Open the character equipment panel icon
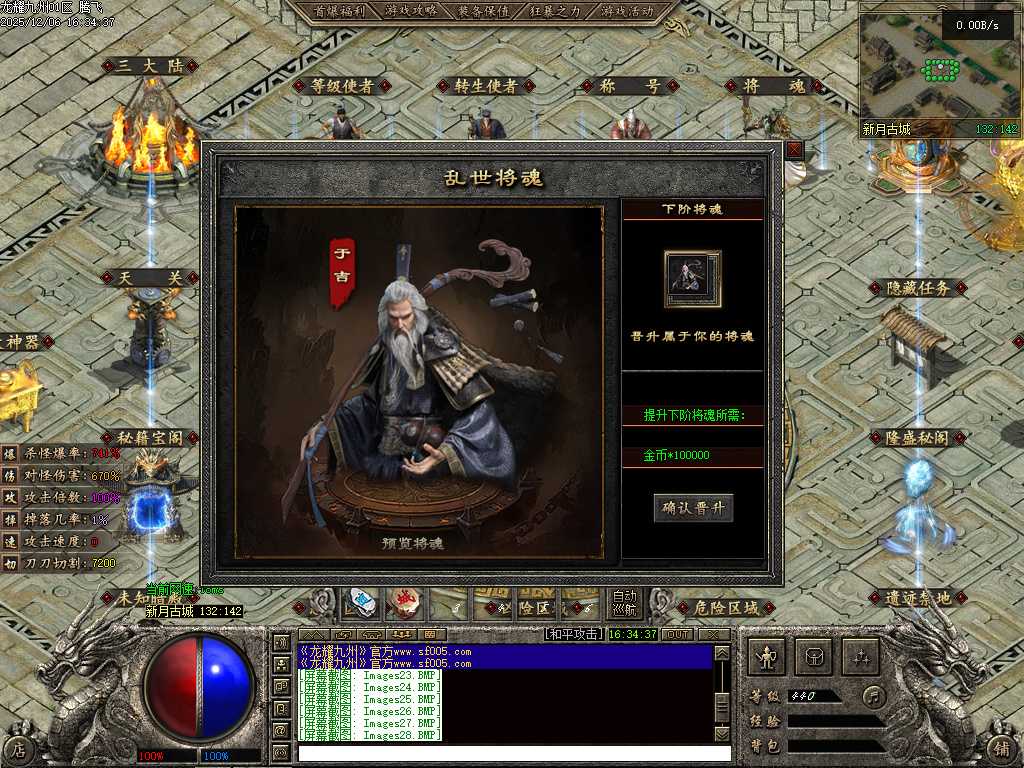Image resolution: width=1024 pixels, height=768 pixels. [767, 657]
